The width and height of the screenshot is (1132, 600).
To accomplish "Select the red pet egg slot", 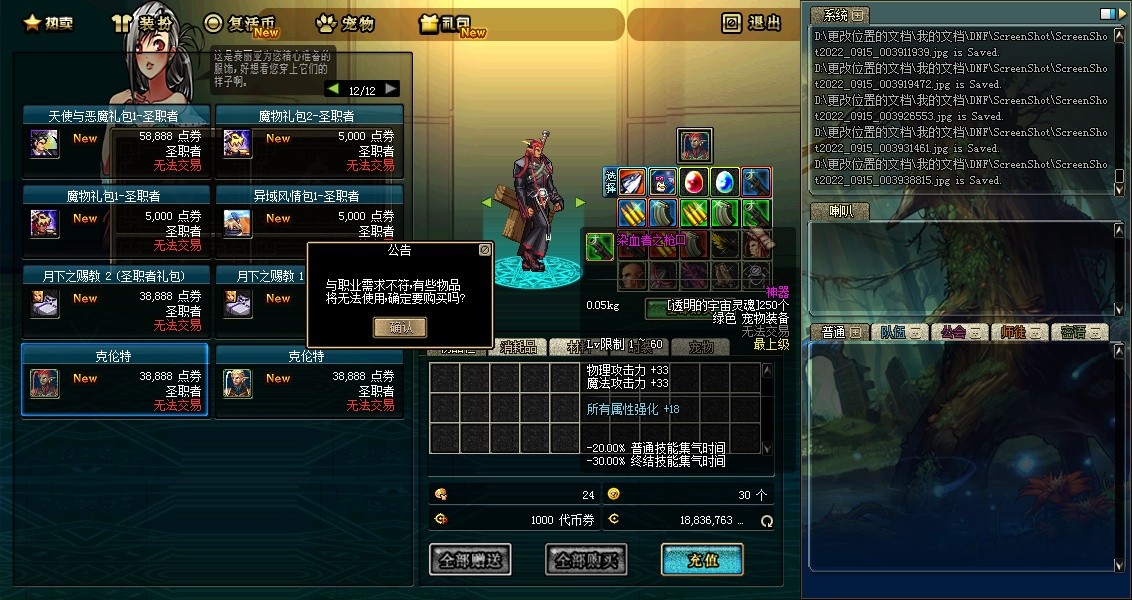I will pos(693,181).
